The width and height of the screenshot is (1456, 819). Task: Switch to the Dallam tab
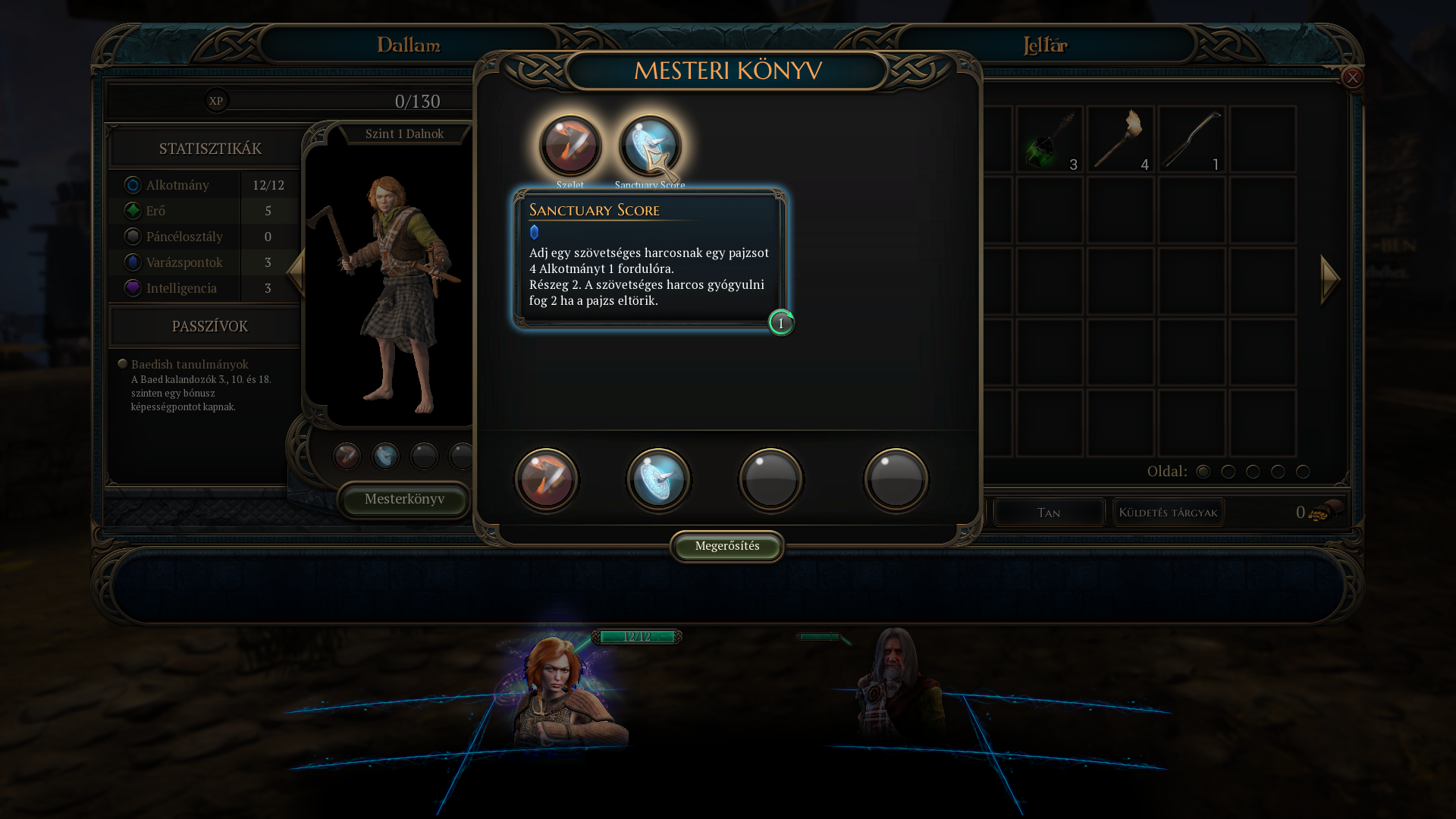[x=409, y=45]
